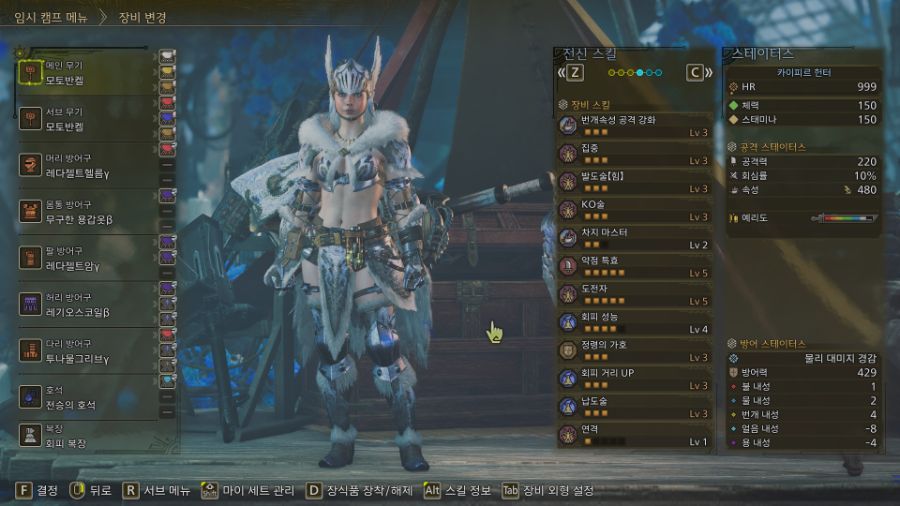The height and width of the screenshot is (506, 900).
Task: Choose the 머리 방어구 레다젤트헬름γ slot
Action: (x=85, y=165)
